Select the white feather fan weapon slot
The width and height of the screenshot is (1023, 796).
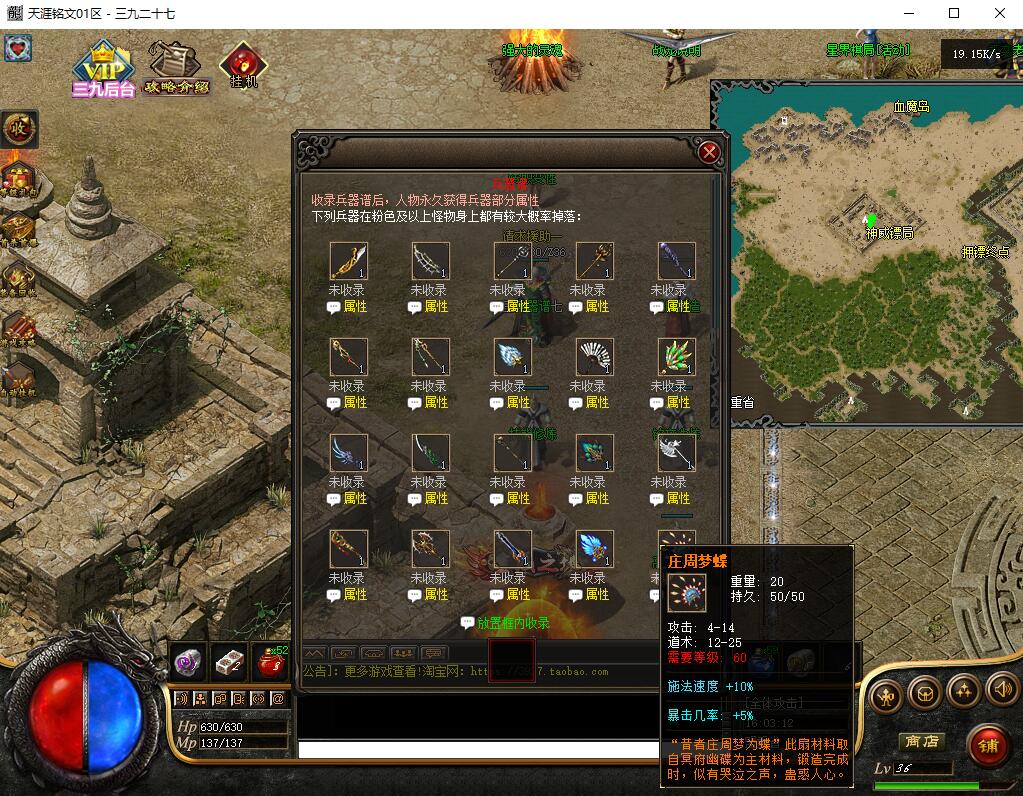[x=595, y=357]
